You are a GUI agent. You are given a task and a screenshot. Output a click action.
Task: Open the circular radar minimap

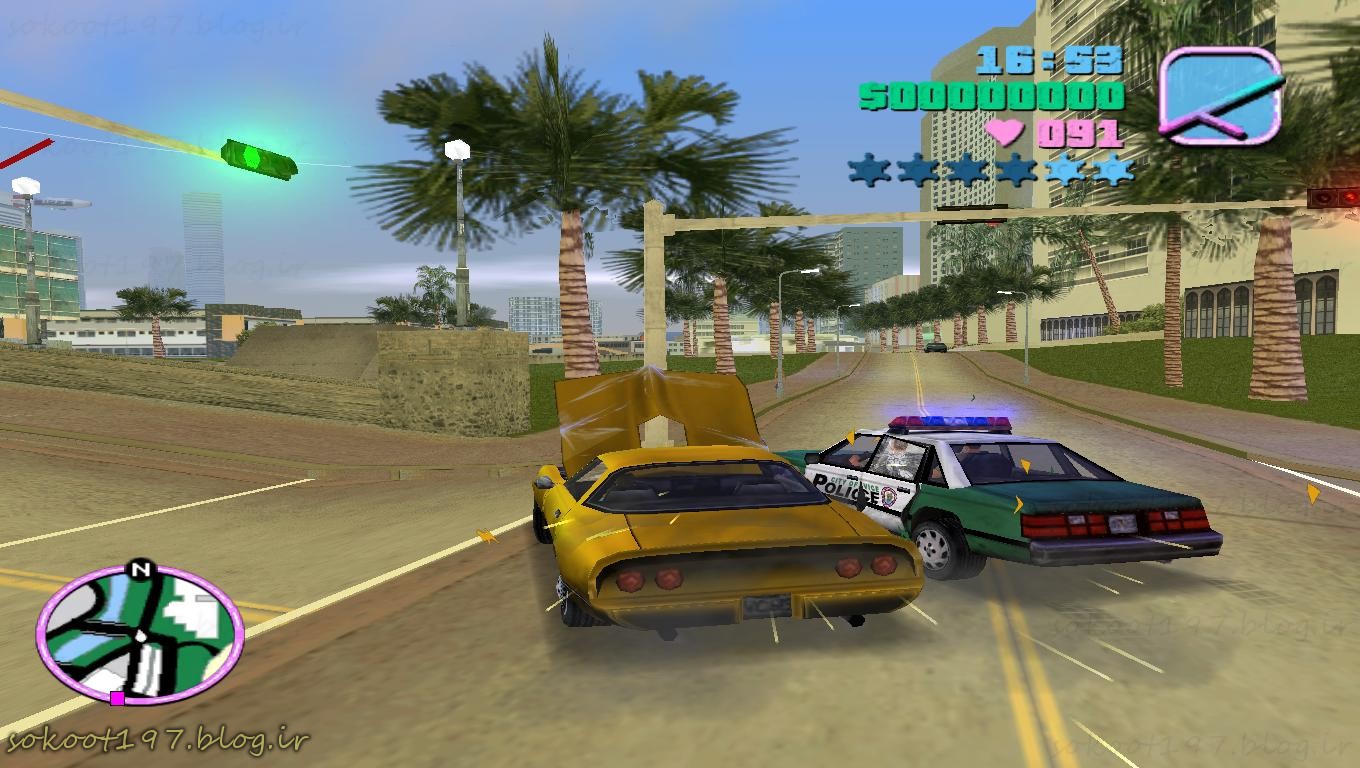coord(139,633)
